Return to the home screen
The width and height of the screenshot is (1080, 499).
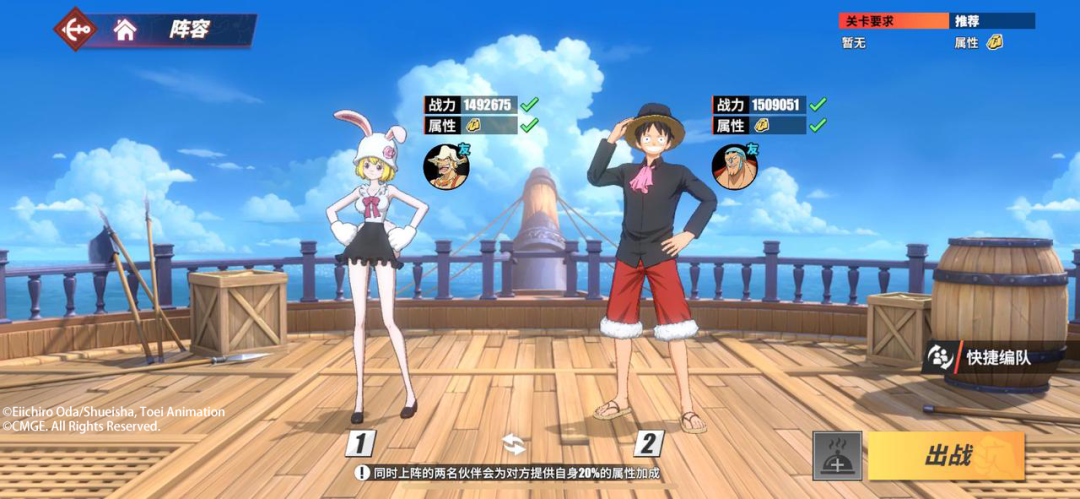coord(125,30)
